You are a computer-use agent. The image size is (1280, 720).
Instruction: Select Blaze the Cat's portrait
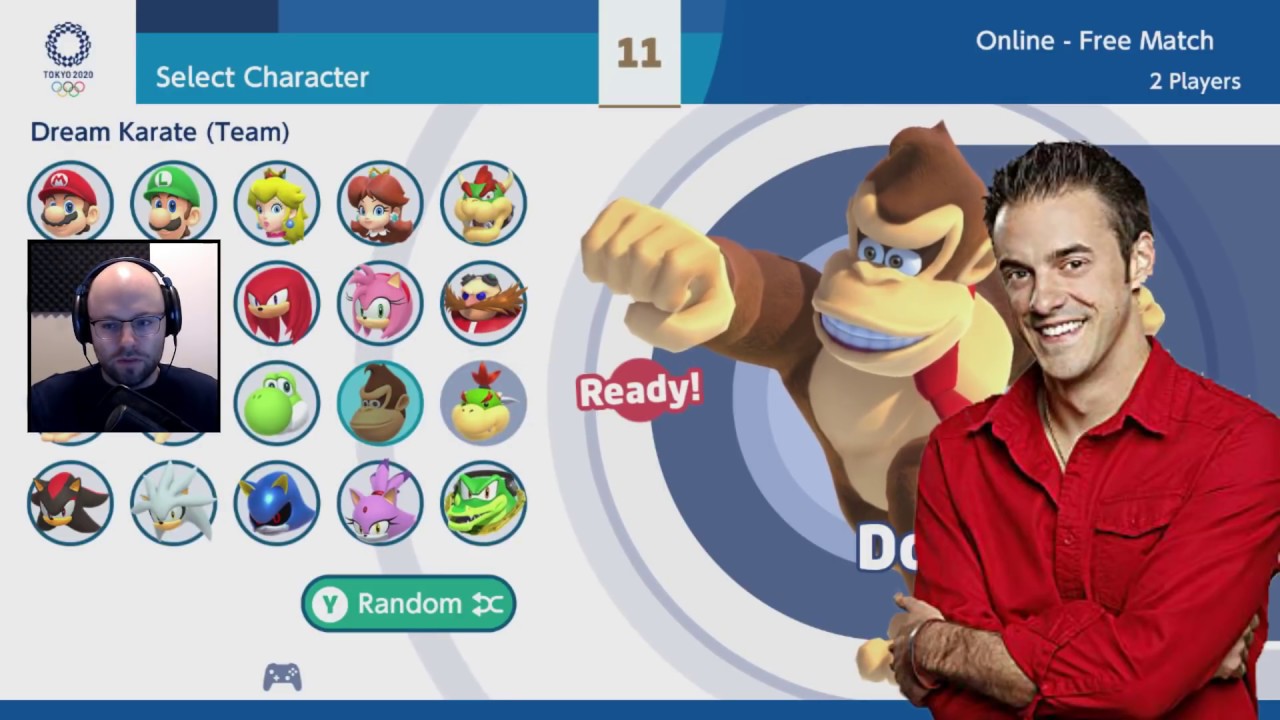point(380,503)
